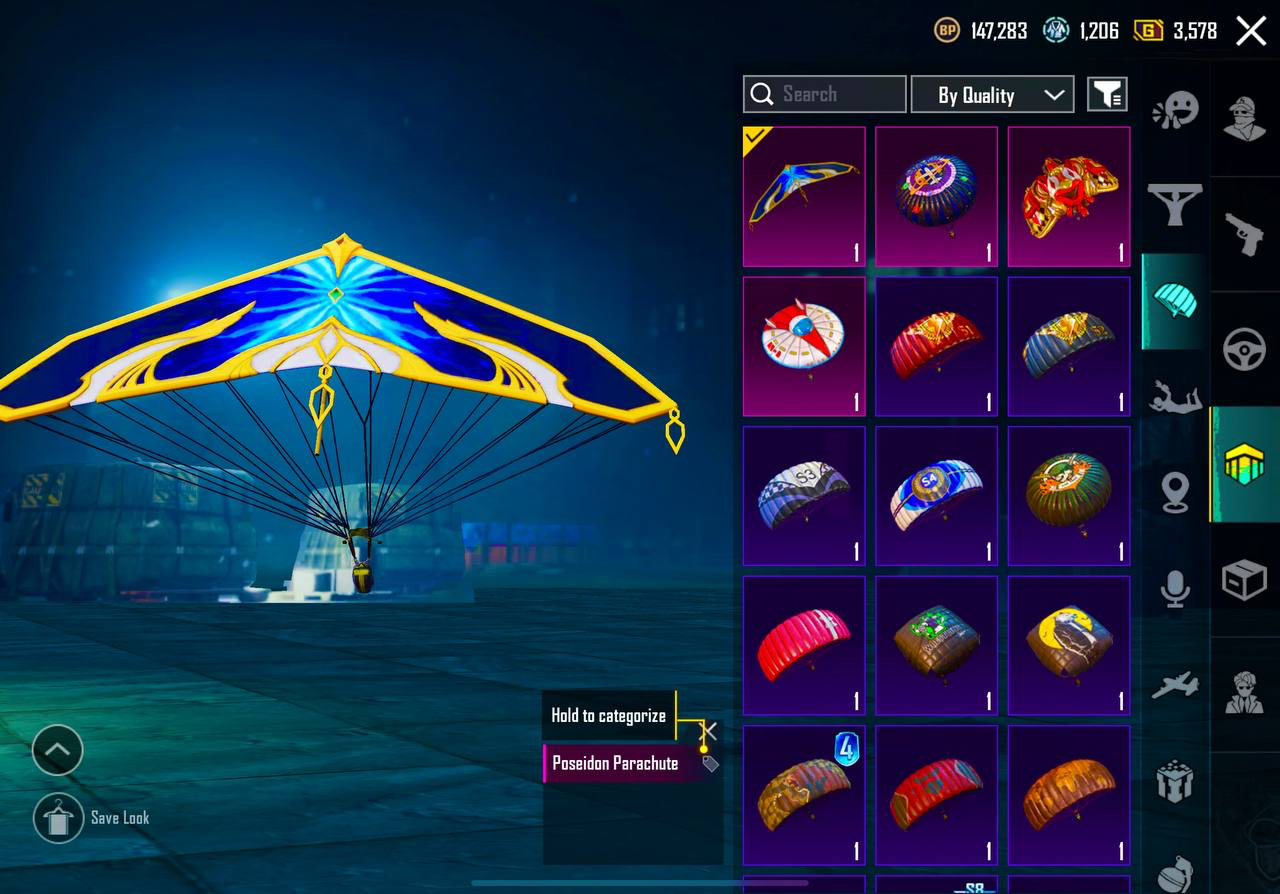This screenshot has width=1280, height=894.
Task: Open the By Quality sort dropdown
Action: [992, 95]
